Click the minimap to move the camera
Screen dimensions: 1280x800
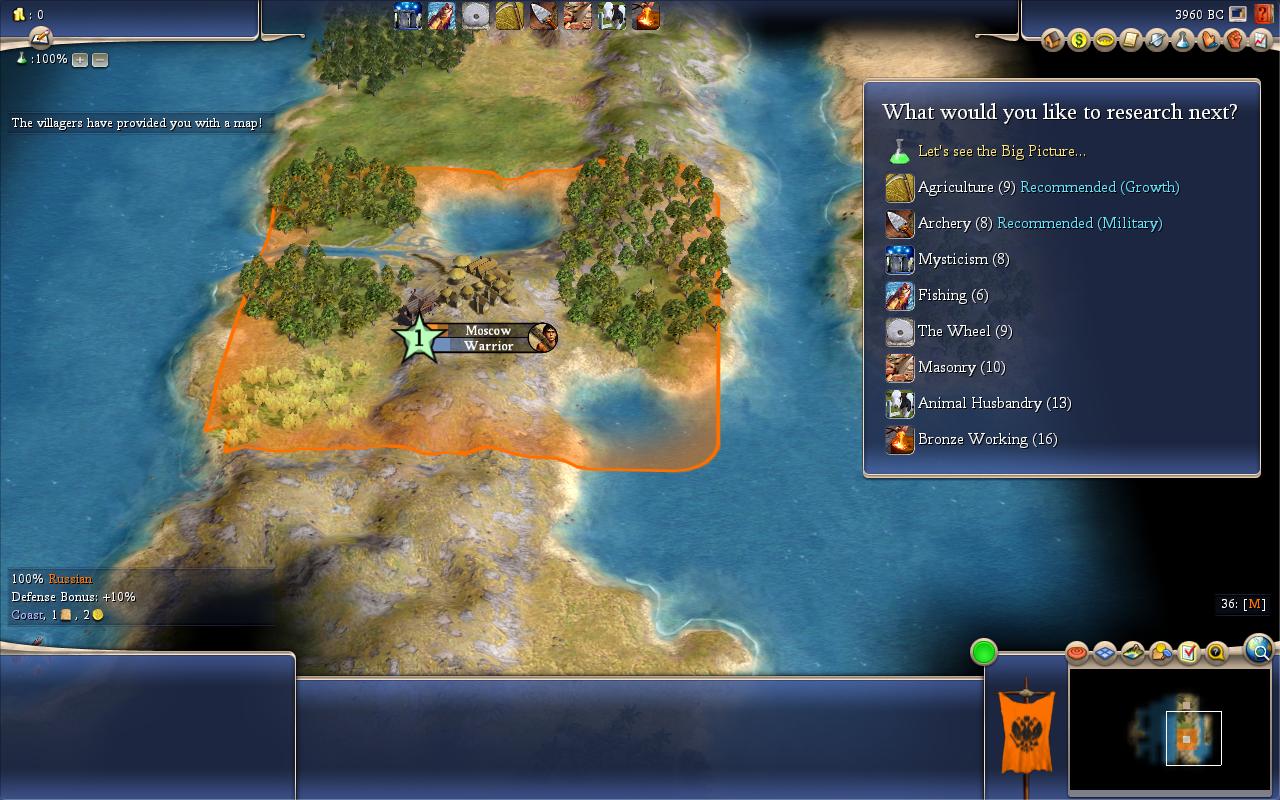1169,729
